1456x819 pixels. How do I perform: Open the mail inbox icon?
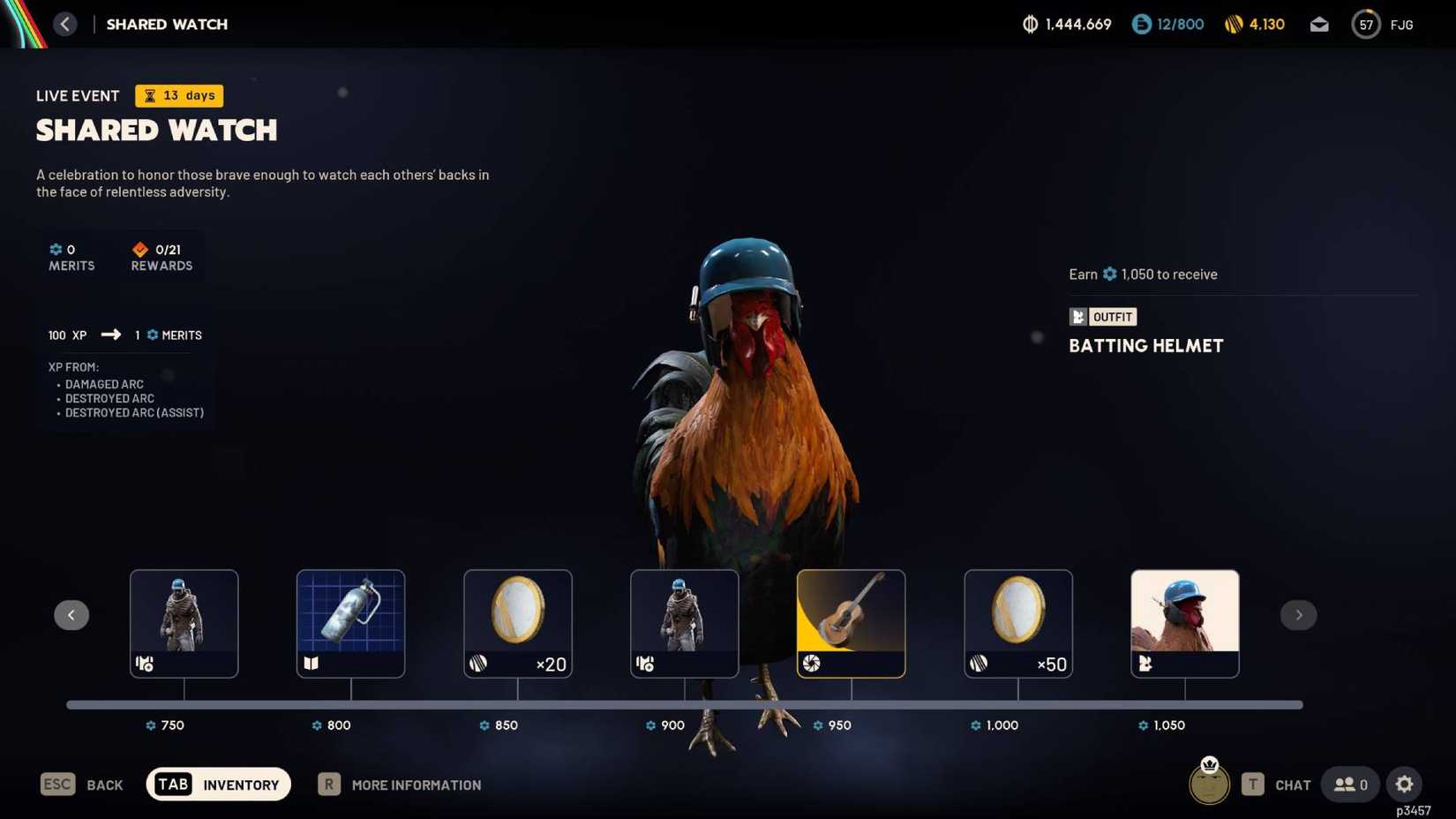pos(1319,25)
